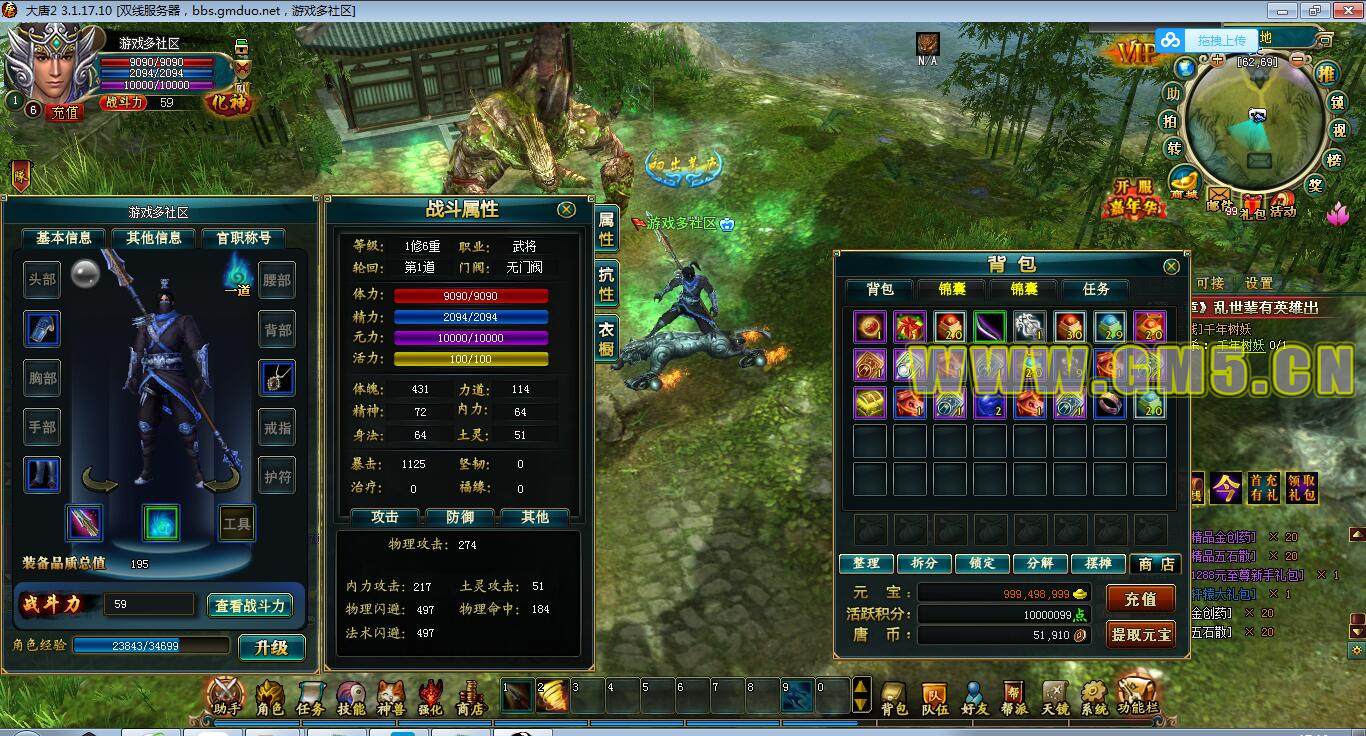Screen dimensions: 1366x736
Task: Choose the 分解 decompose button
Action: pyautogui.click(x=1040, y=563)
